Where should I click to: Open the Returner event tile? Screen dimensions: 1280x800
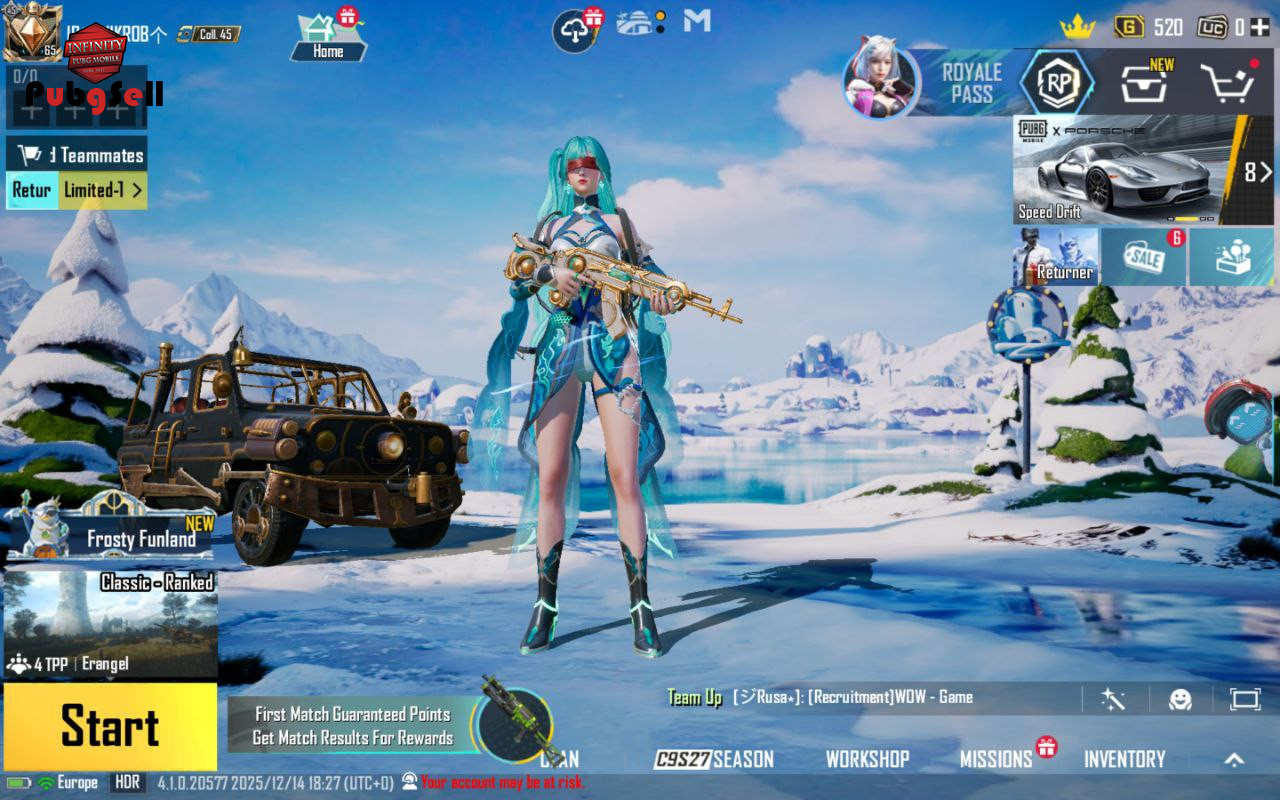(x=1056, y=257)
